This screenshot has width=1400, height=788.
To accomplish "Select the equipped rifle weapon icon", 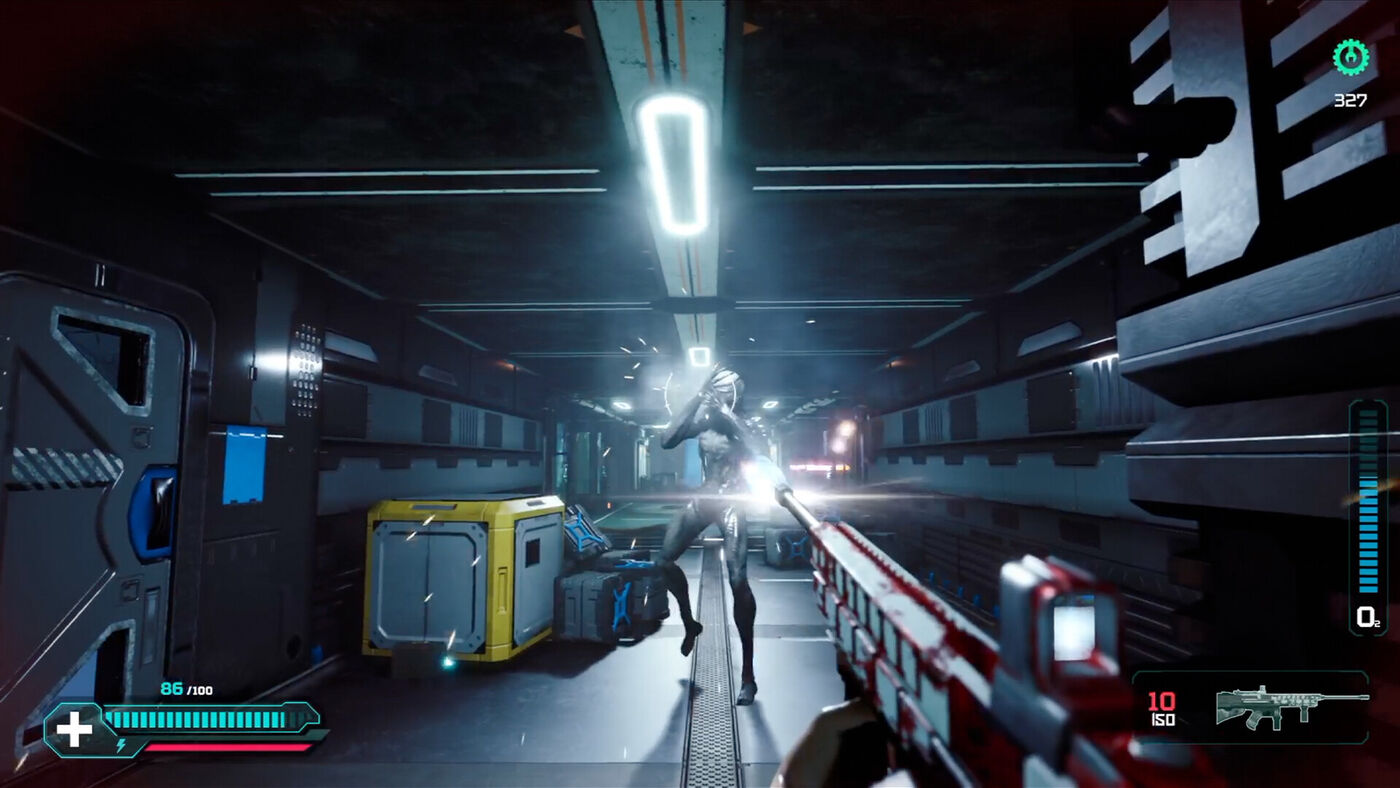I will (1290, 706).
